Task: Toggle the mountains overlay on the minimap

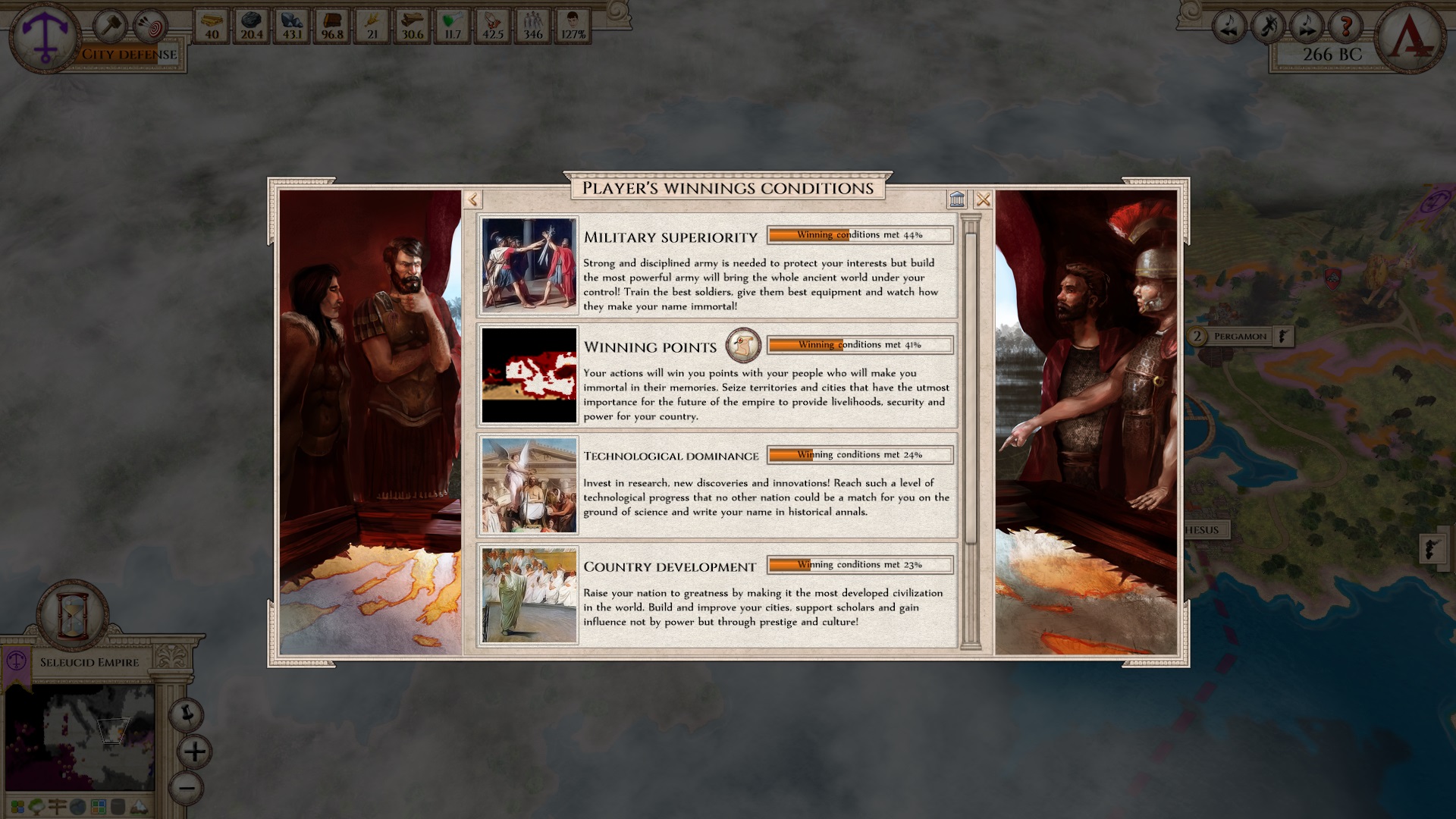Action: (138, 808)
